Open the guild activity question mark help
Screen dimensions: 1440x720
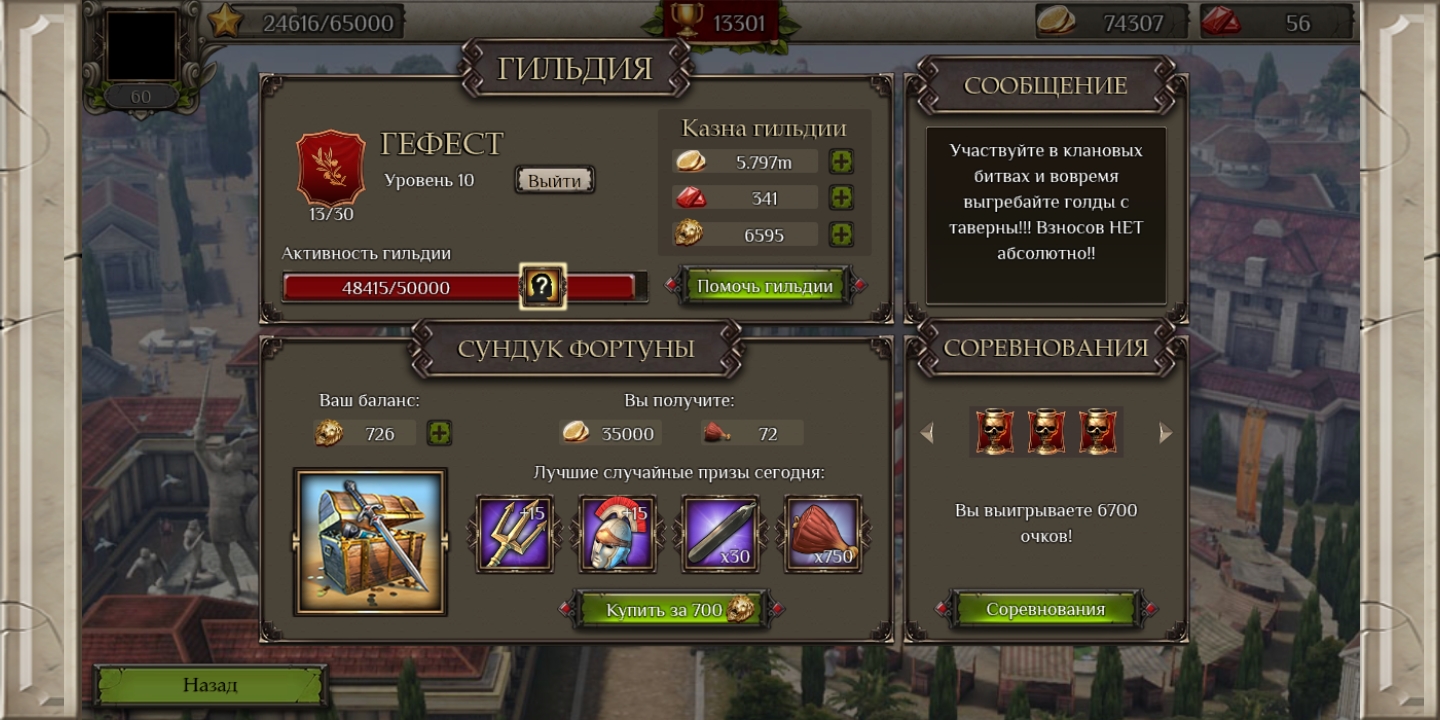pos(542,287)
